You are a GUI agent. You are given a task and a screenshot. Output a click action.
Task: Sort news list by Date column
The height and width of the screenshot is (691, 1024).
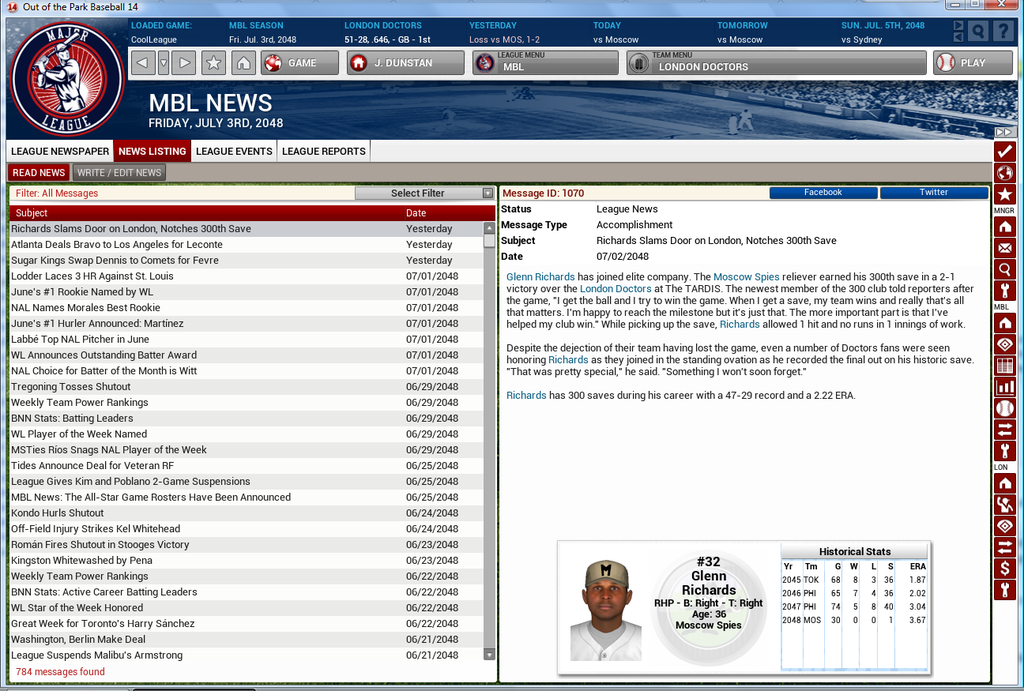[x=416, y=213]
